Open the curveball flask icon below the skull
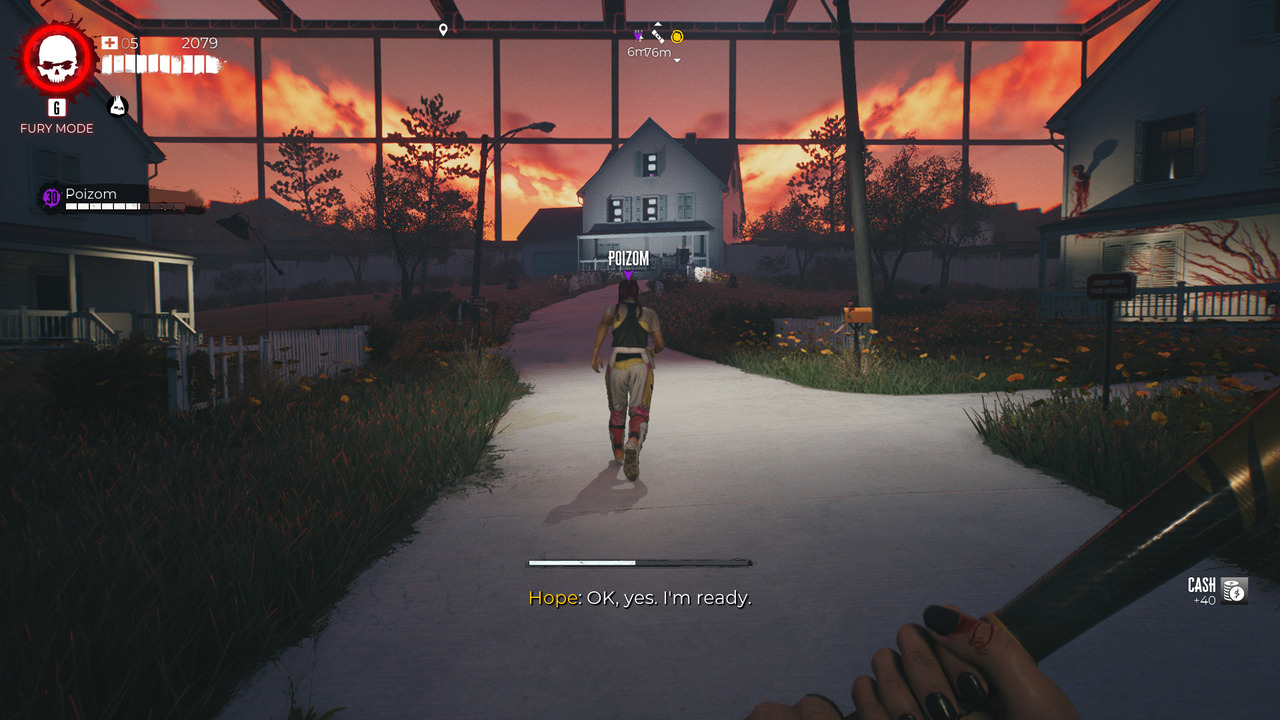Screen dimensions: 1280x720 click(x=118, y=105)
